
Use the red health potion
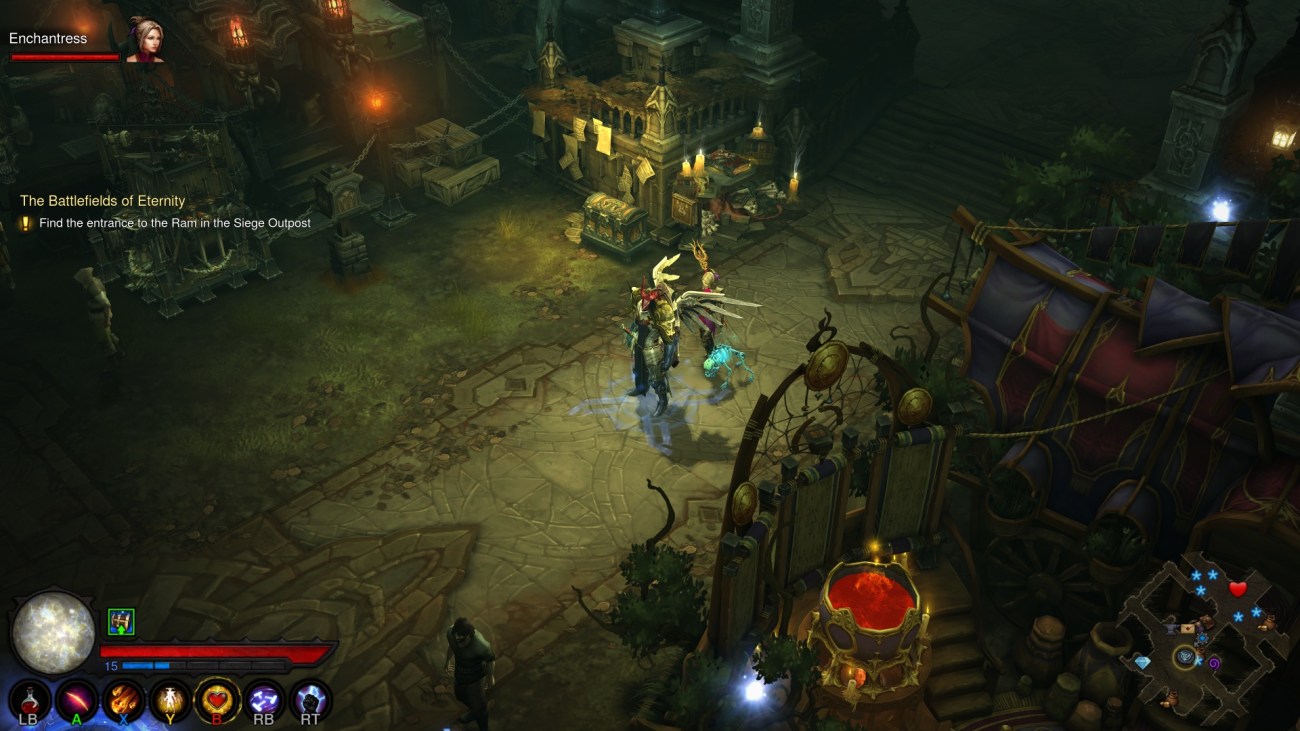(x=29, y=699)
